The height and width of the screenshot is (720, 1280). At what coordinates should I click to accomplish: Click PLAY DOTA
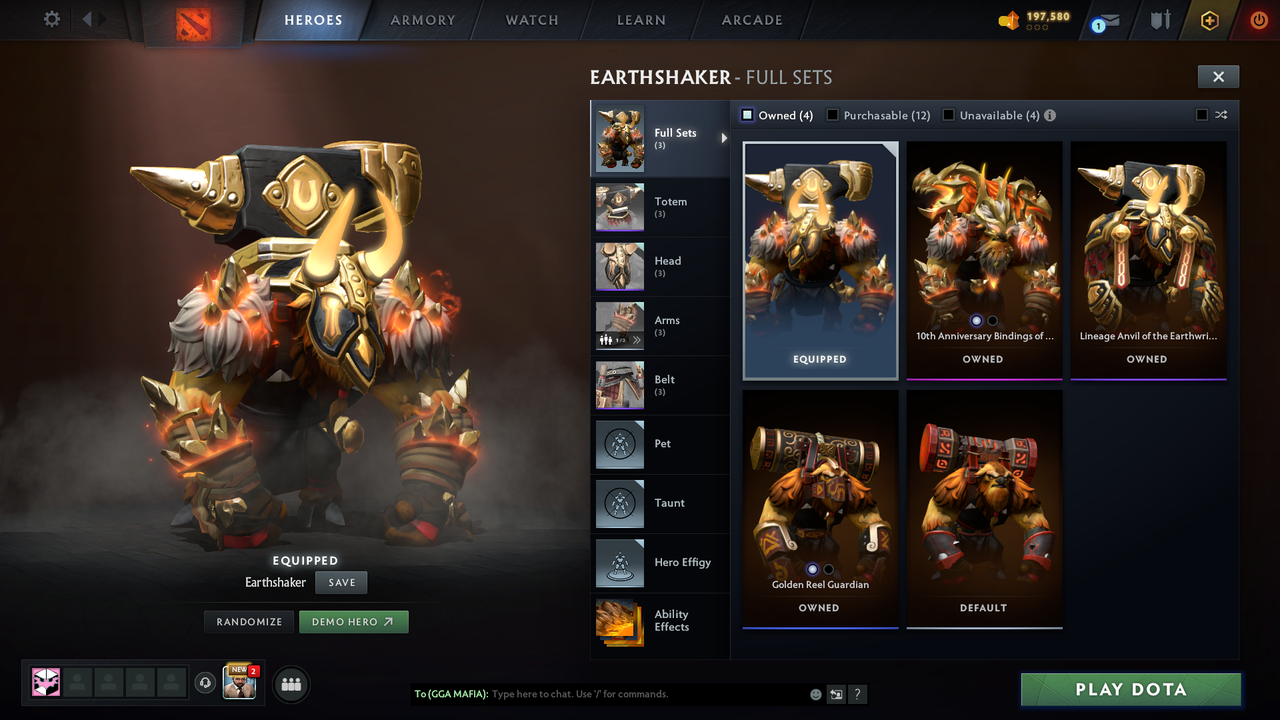point(1130,689)
